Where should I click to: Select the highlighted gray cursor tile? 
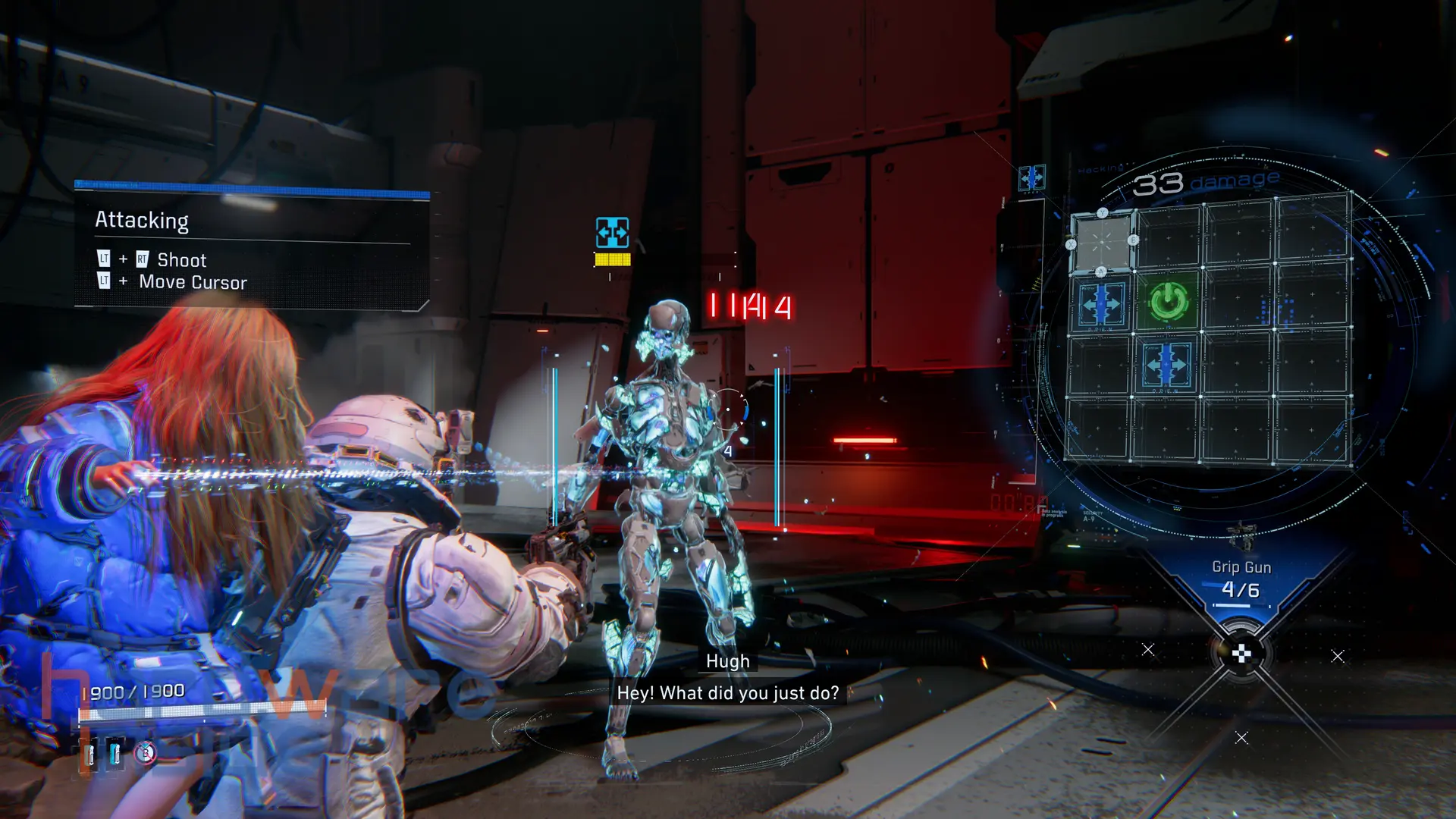1102,242
